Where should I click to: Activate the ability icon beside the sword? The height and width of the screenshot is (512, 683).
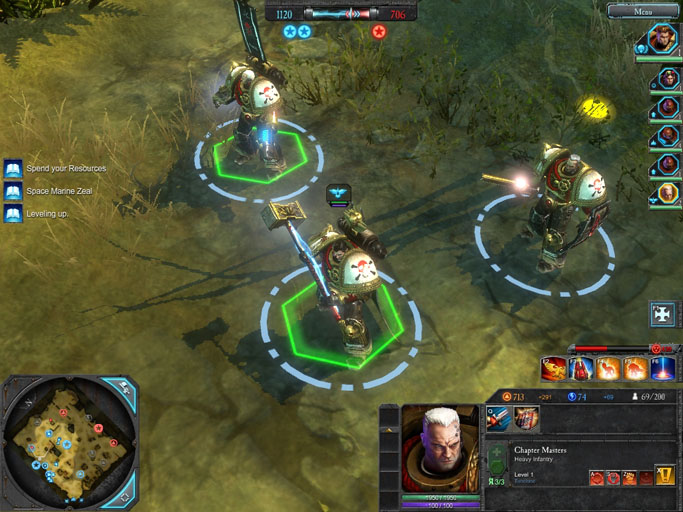(526, 420)
